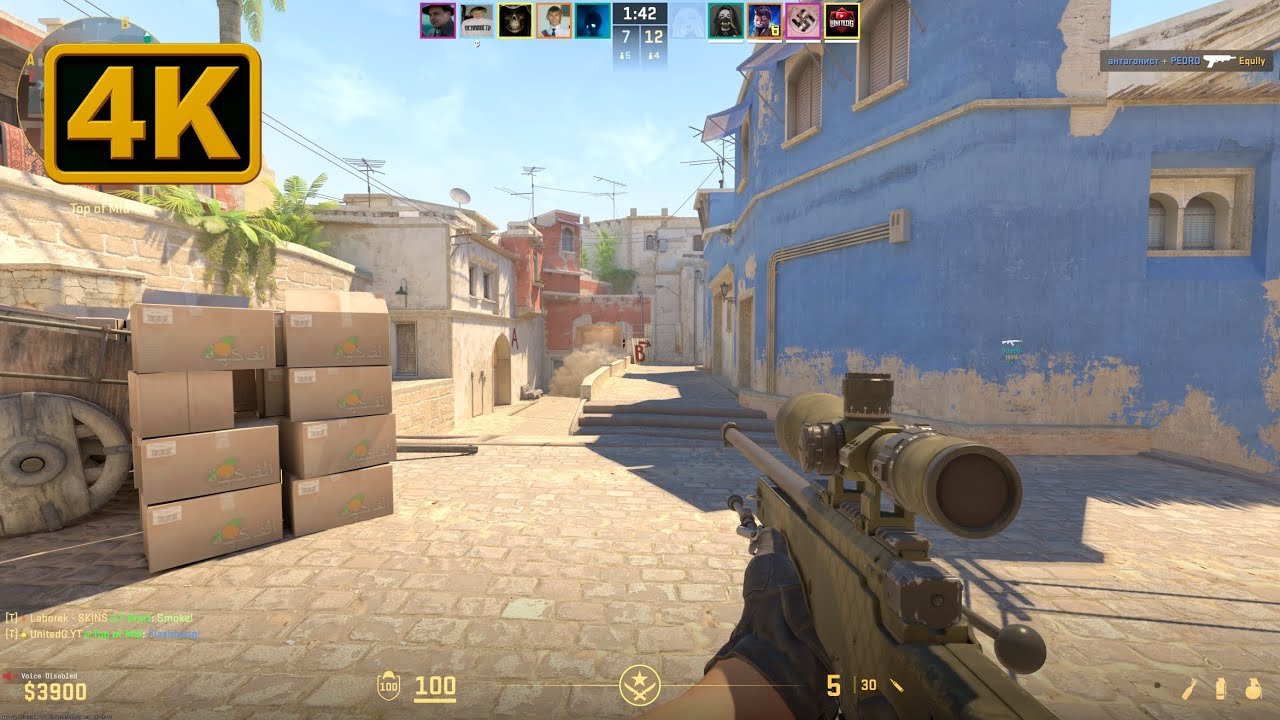
Task: Click the red UnitedG player avatar
Action: point(841,21)
